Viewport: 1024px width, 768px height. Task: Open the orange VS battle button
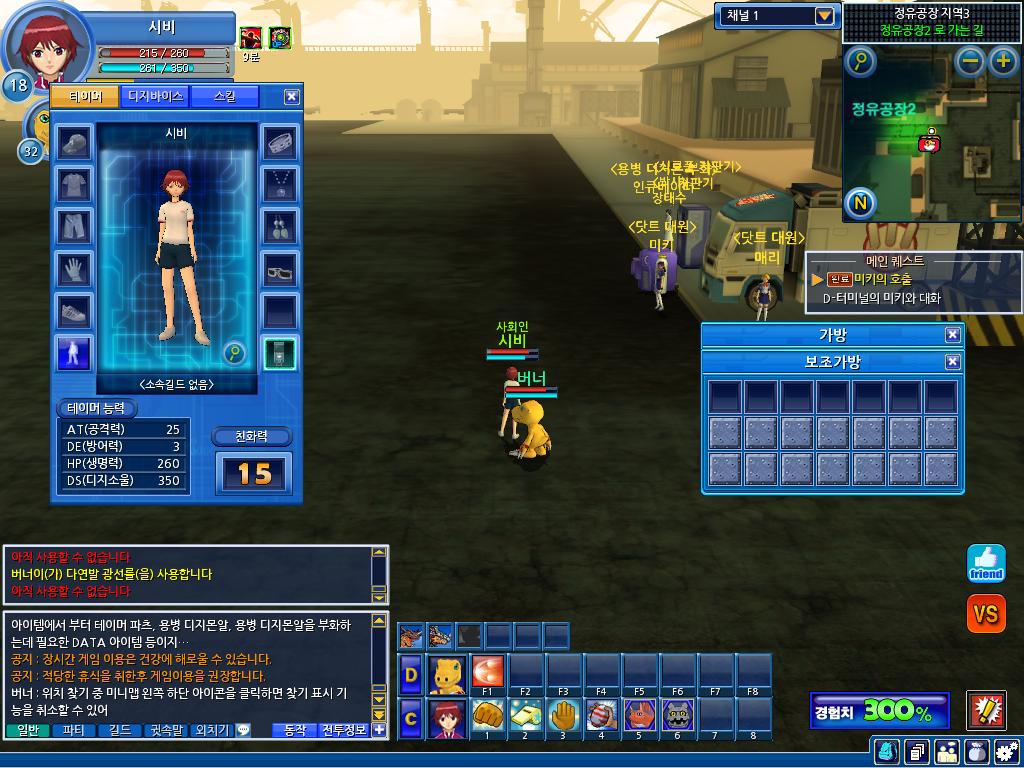985,613
